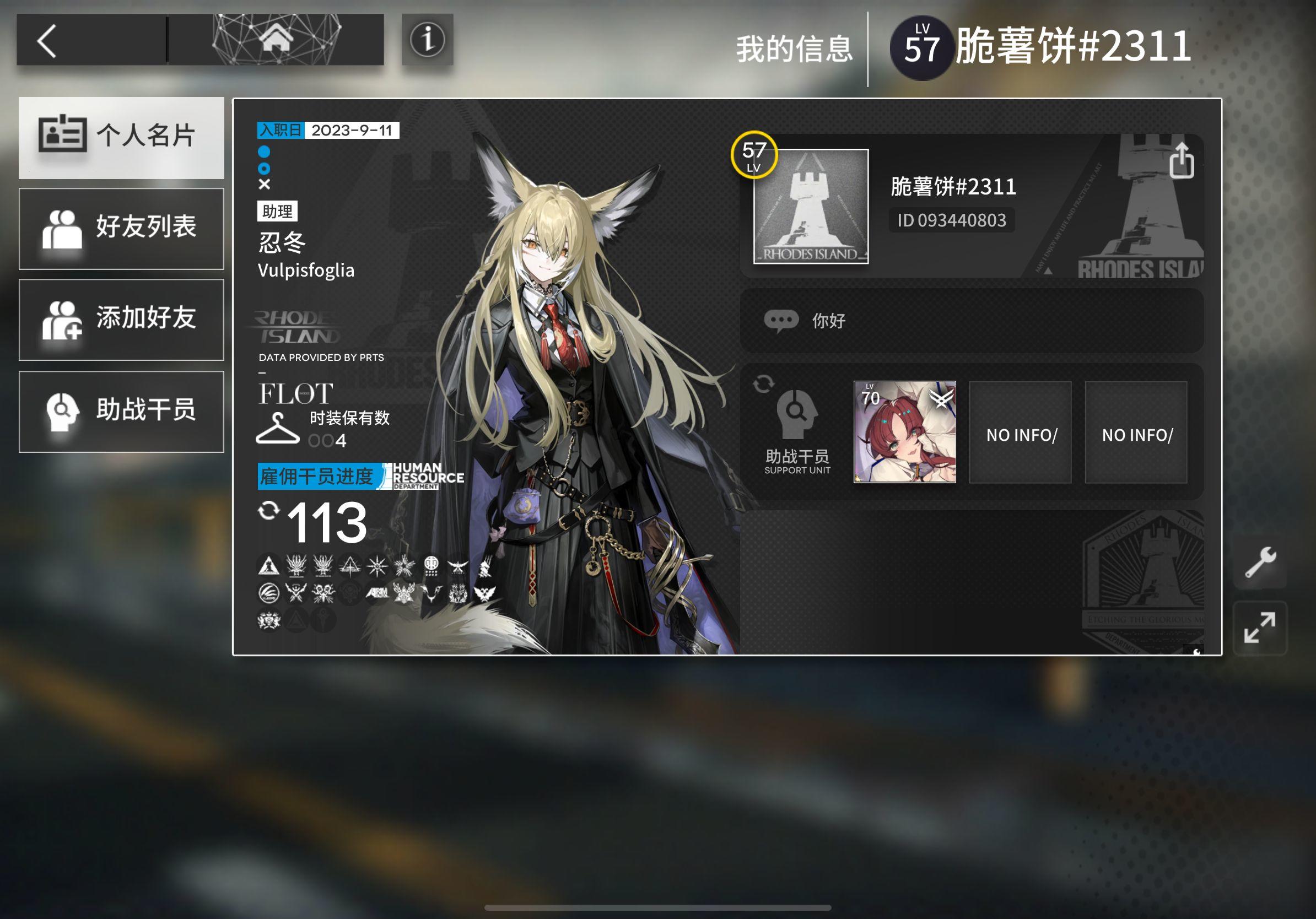The width and height of the screenshot is (1316, 919).
Task: Toggle the clothes hanger outfit count display
Action: point(277,429)
